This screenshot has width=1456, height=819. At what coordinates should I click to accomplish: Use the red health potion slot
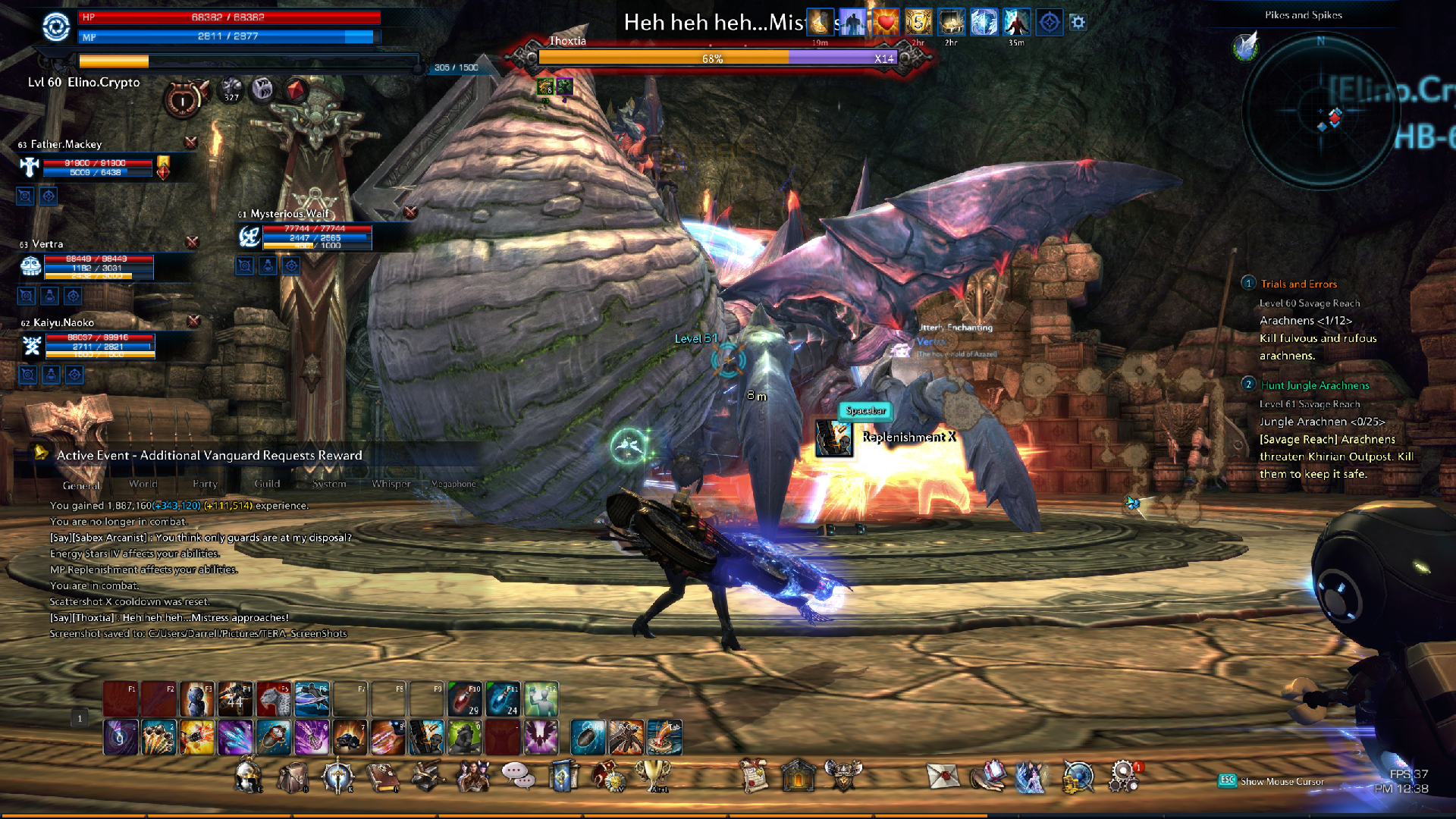tap(465, 699)
